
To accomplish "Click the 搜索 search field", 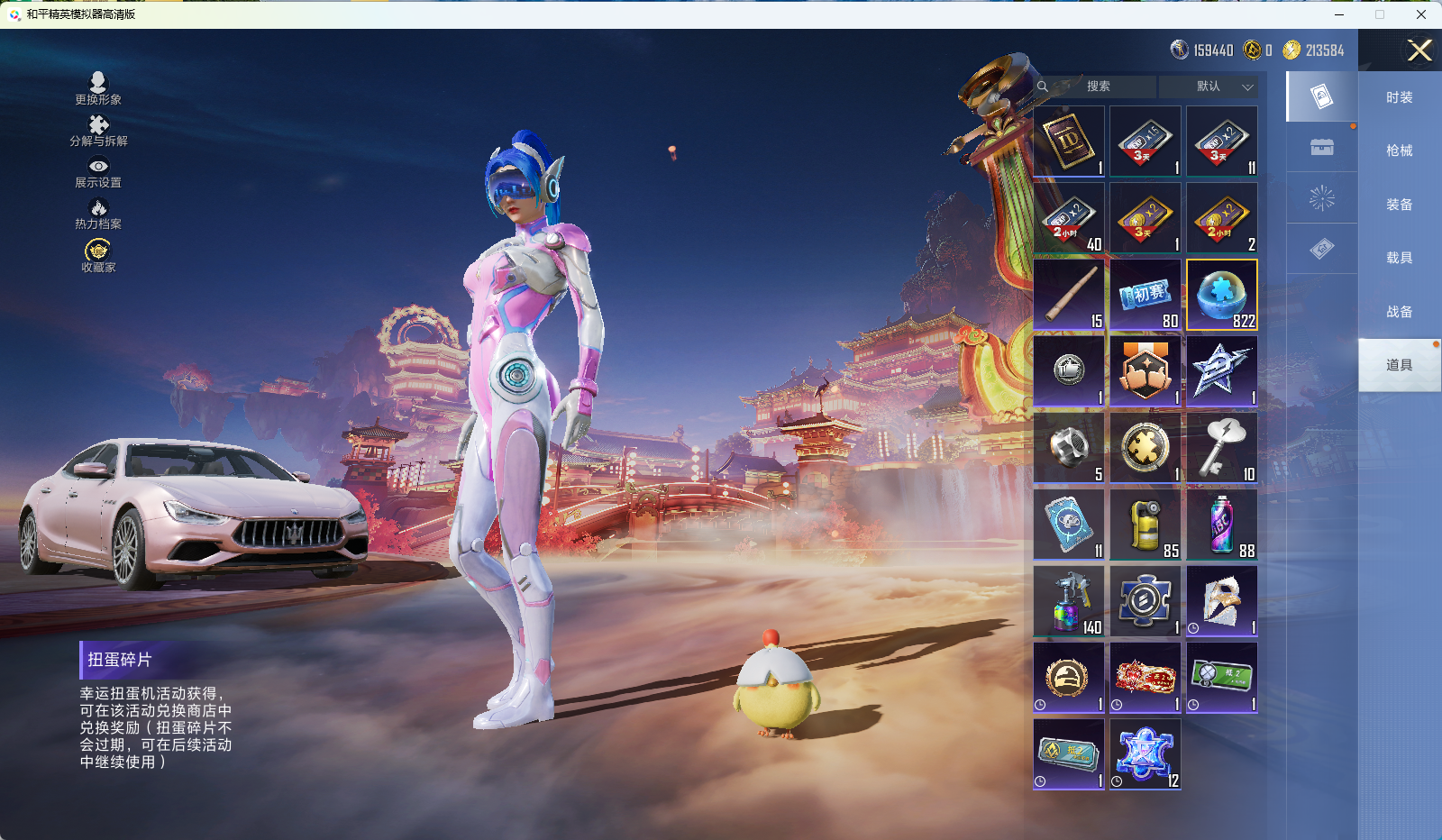I will click(1098, 87).
